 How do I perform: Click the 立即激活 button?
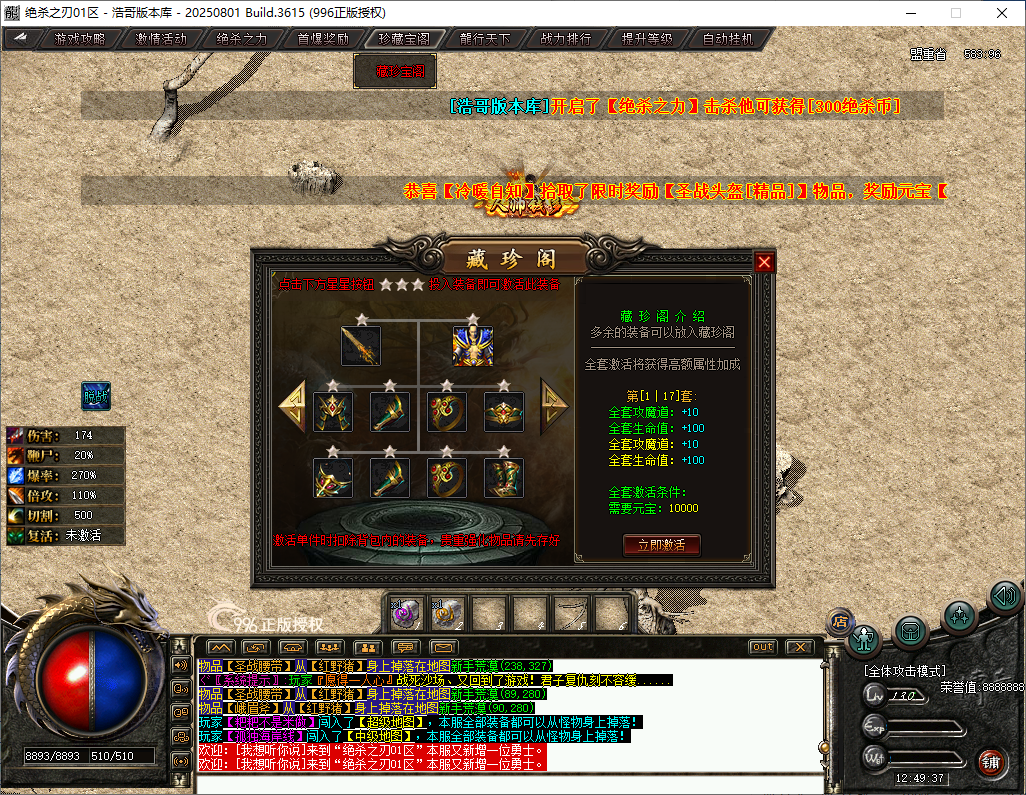[661, 545]
